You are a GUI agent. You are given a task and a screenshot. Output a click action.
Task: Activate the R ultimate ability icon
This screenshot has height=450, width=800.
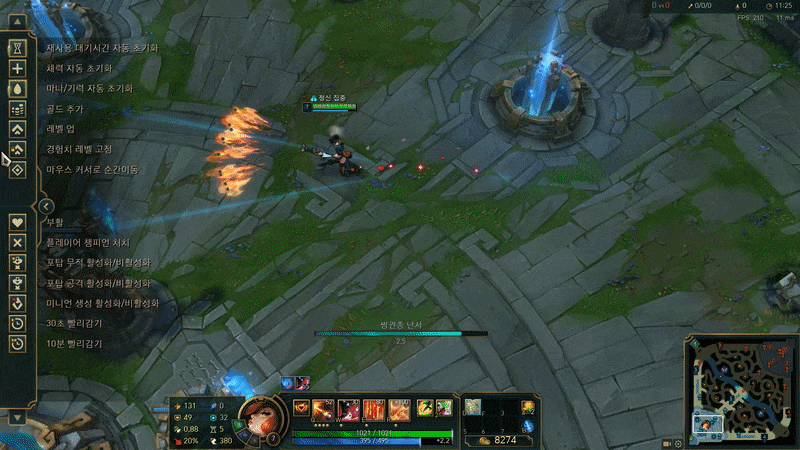click(400, 408)
